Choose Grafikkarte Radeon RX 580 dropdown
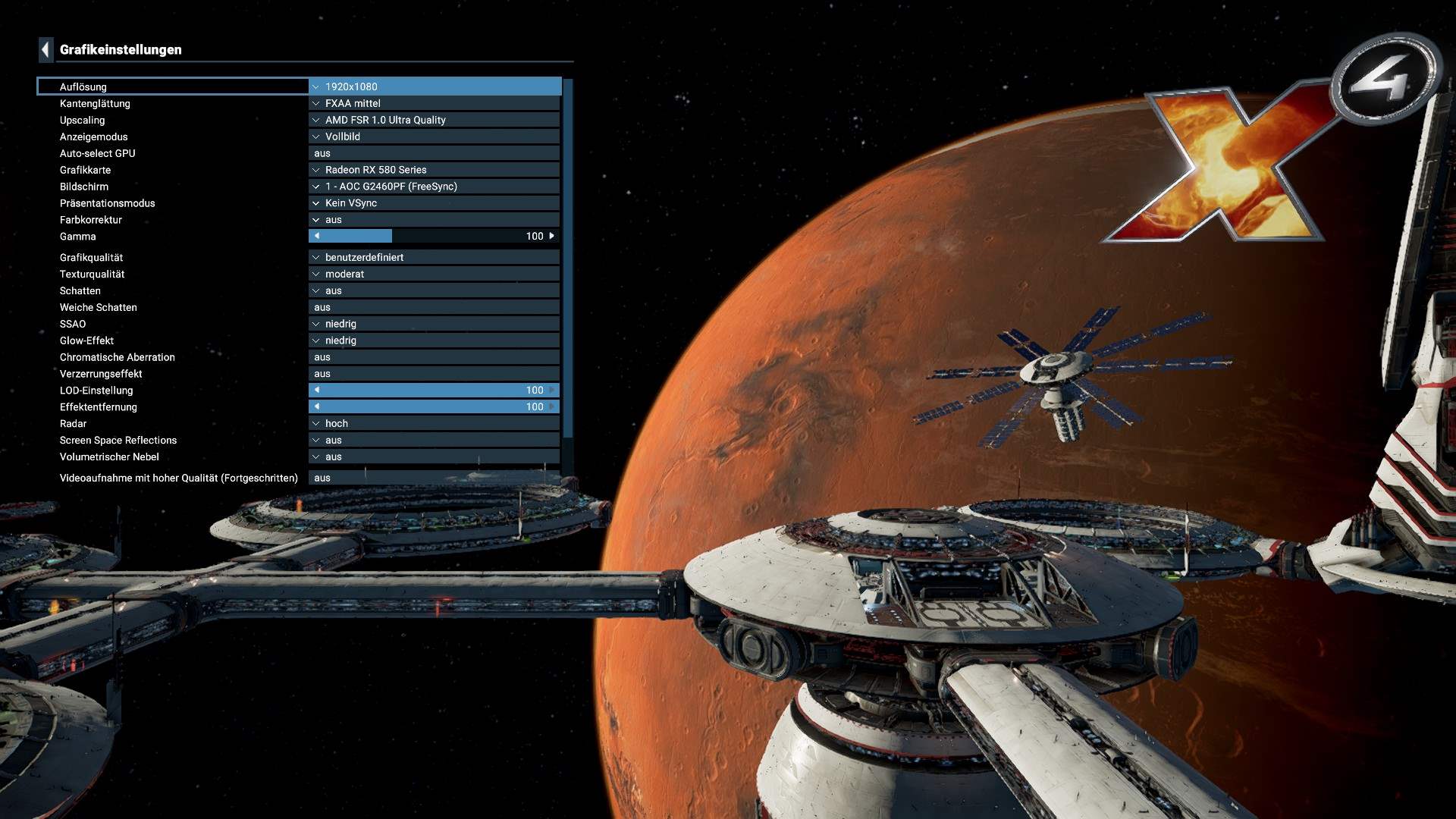1456x819 pixels. pos(434,170)
